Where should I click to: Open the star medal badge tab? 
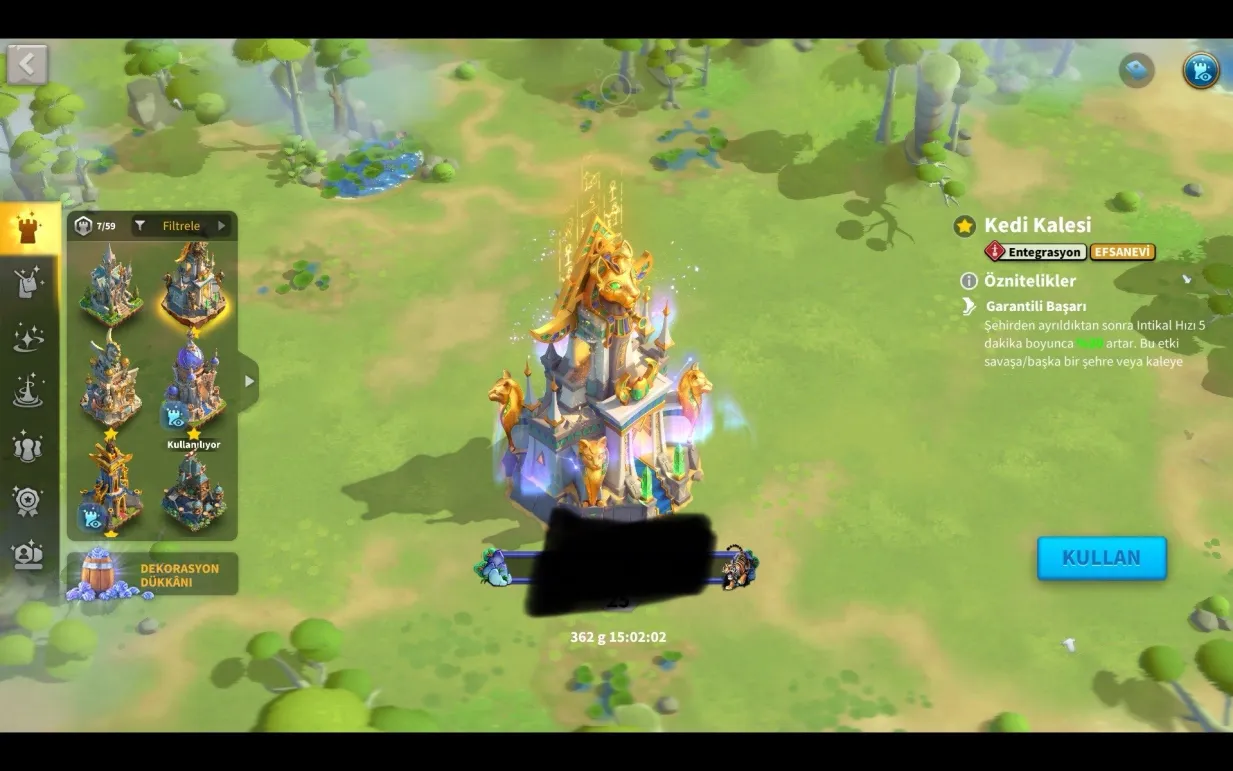pyautogui.click(x=28, y=500)
